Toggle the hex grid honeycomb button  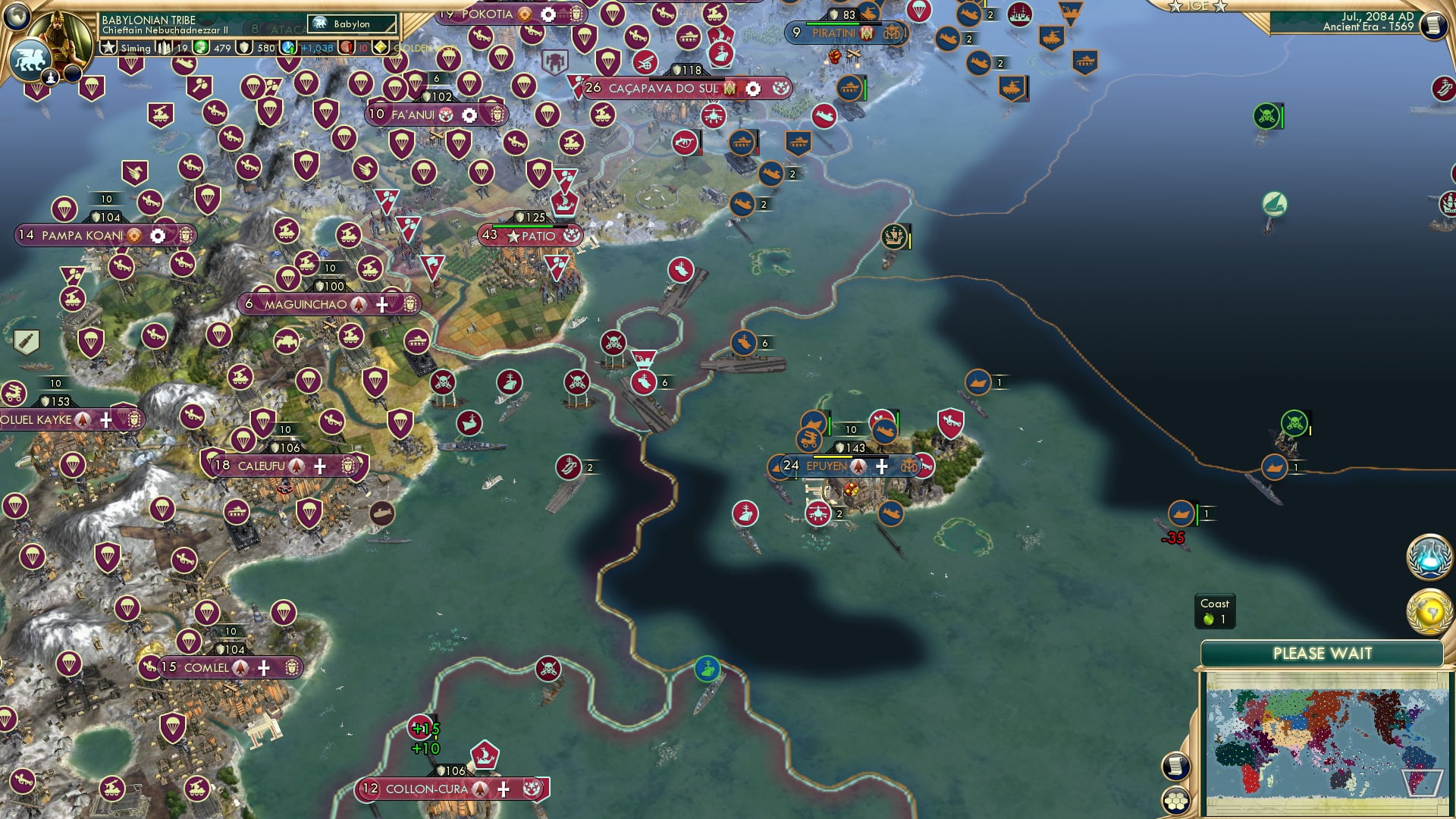(x=1175, y=802)
